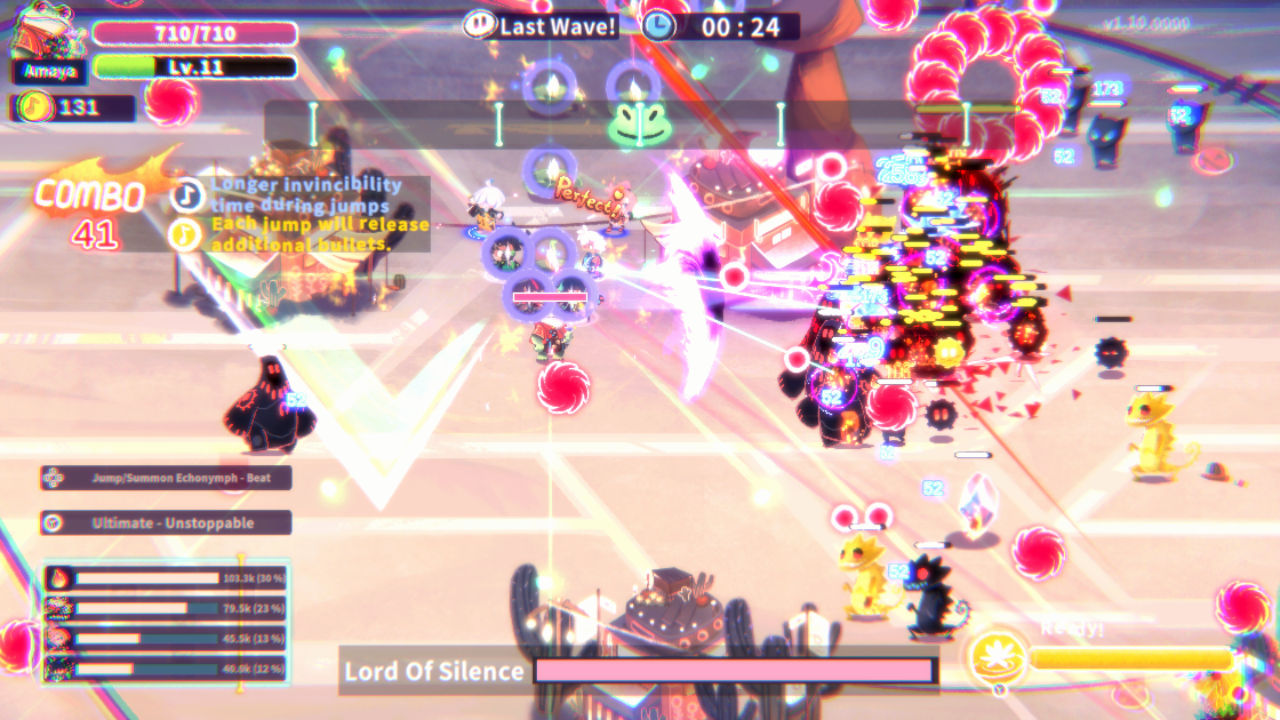Toggle the Jump/Summon Echonymph - Beat binding

coord(165,478)
